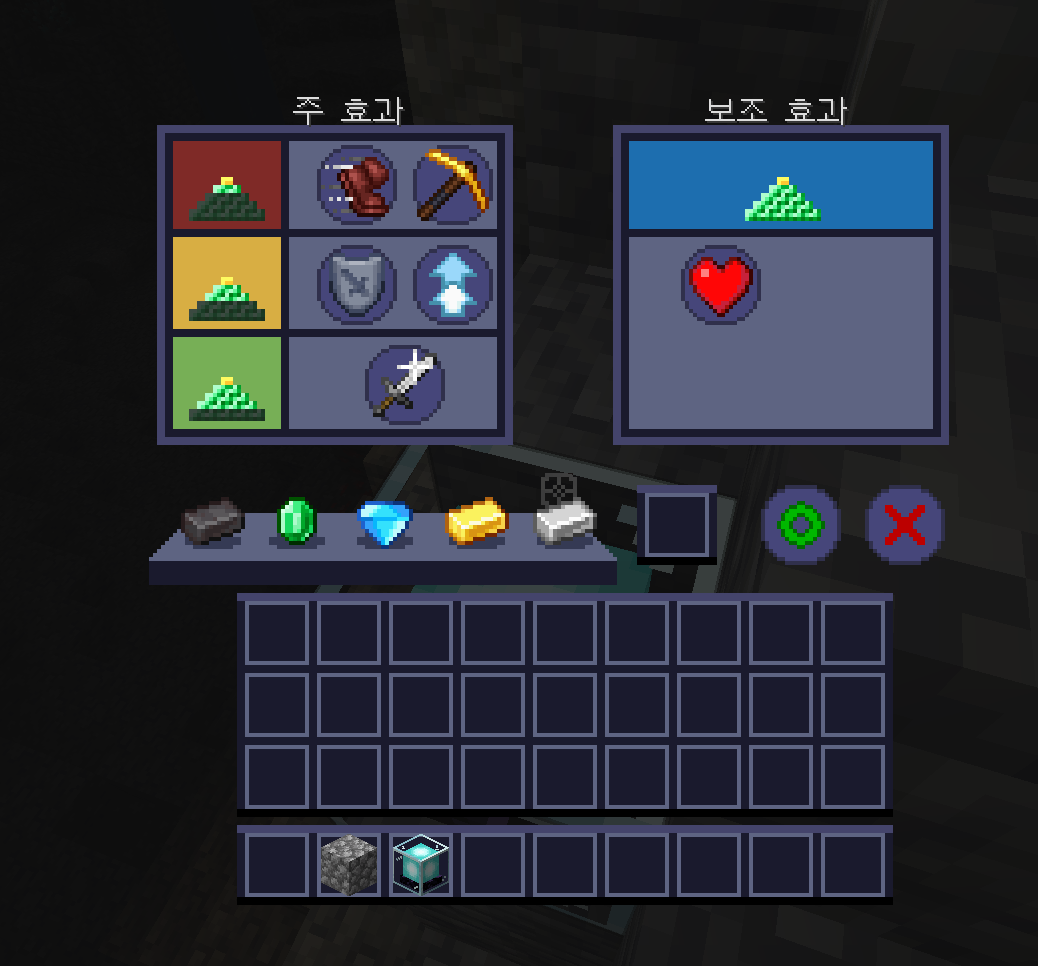Choose the Haste pickaxe effect
The image size is (1038, 966).
453,185
